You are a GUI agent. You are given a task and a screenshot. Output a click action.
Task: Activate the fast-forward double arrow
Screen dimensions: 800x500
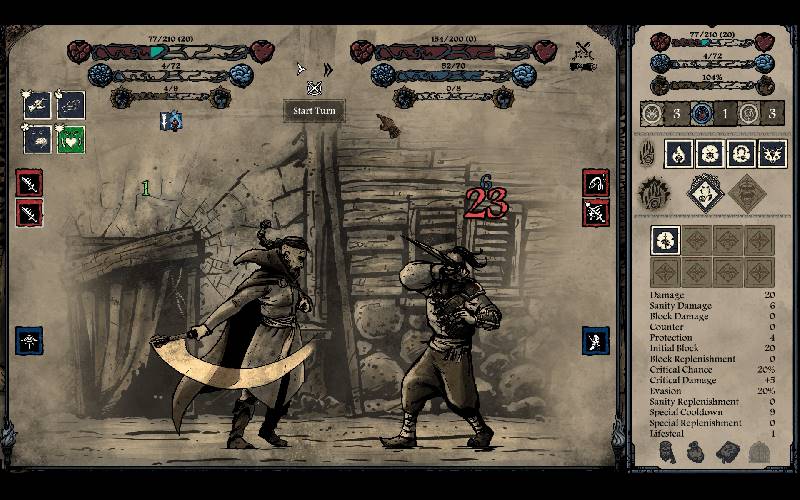click(x=327, y=69)
